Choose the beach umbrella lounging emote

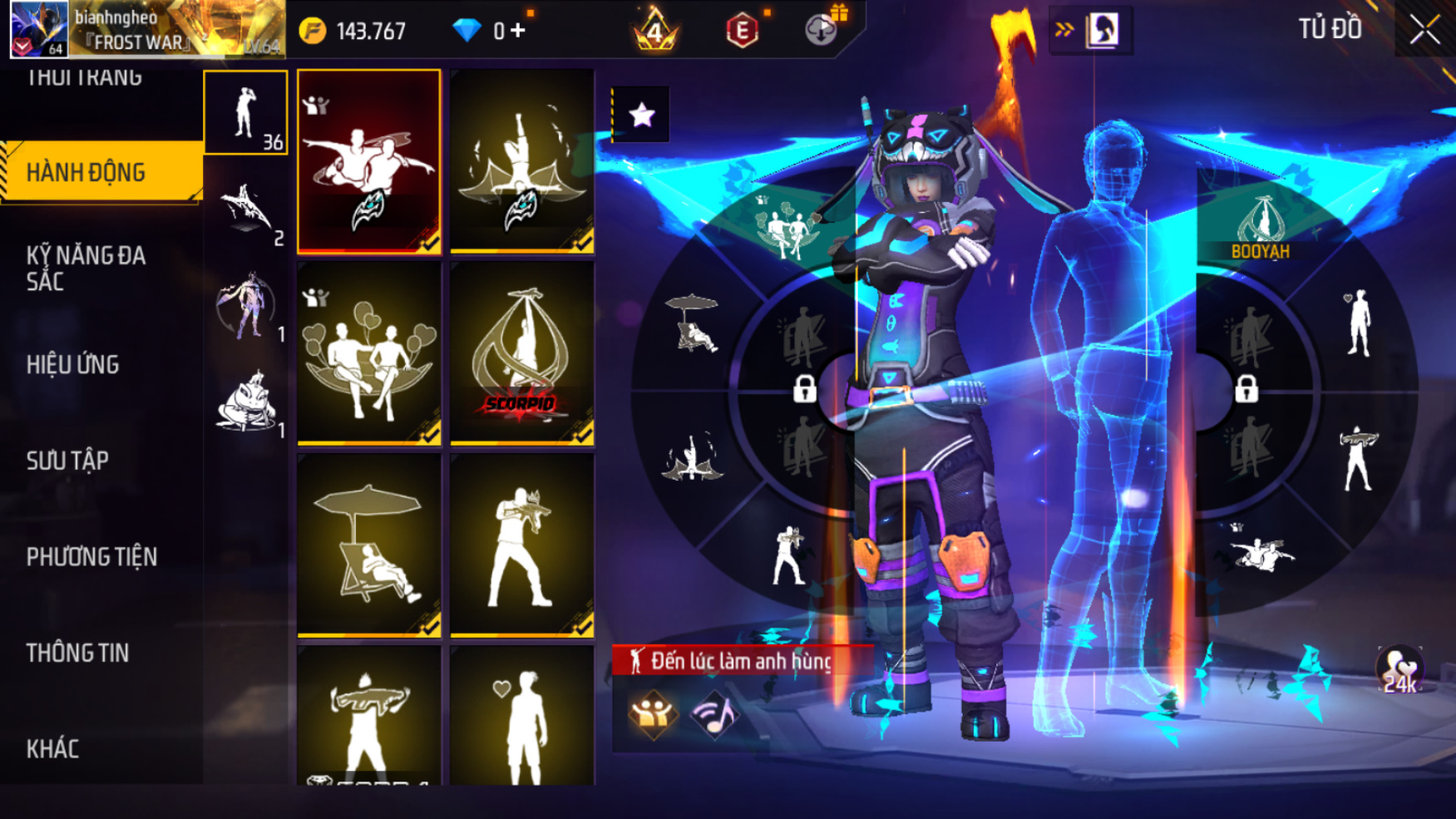pos(369,545)
